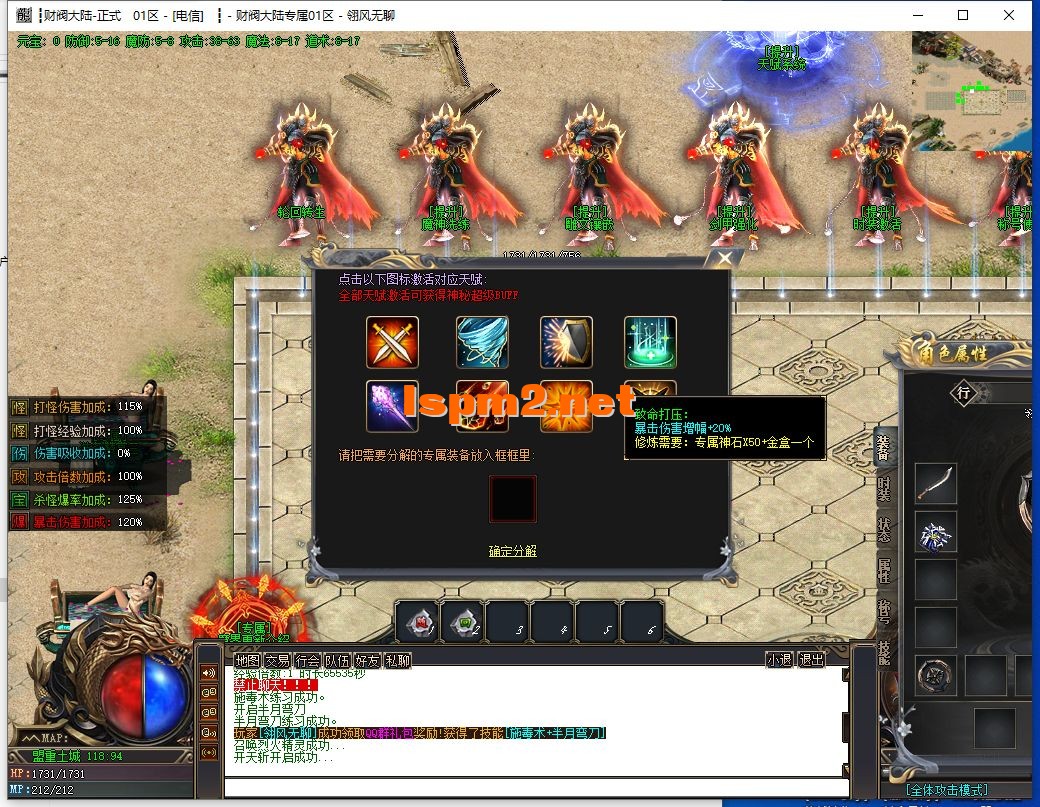The height and width of the screenshot is (807, 1040).
Task: Activate the crossed swords talent
Action: (x=392, y=342)
